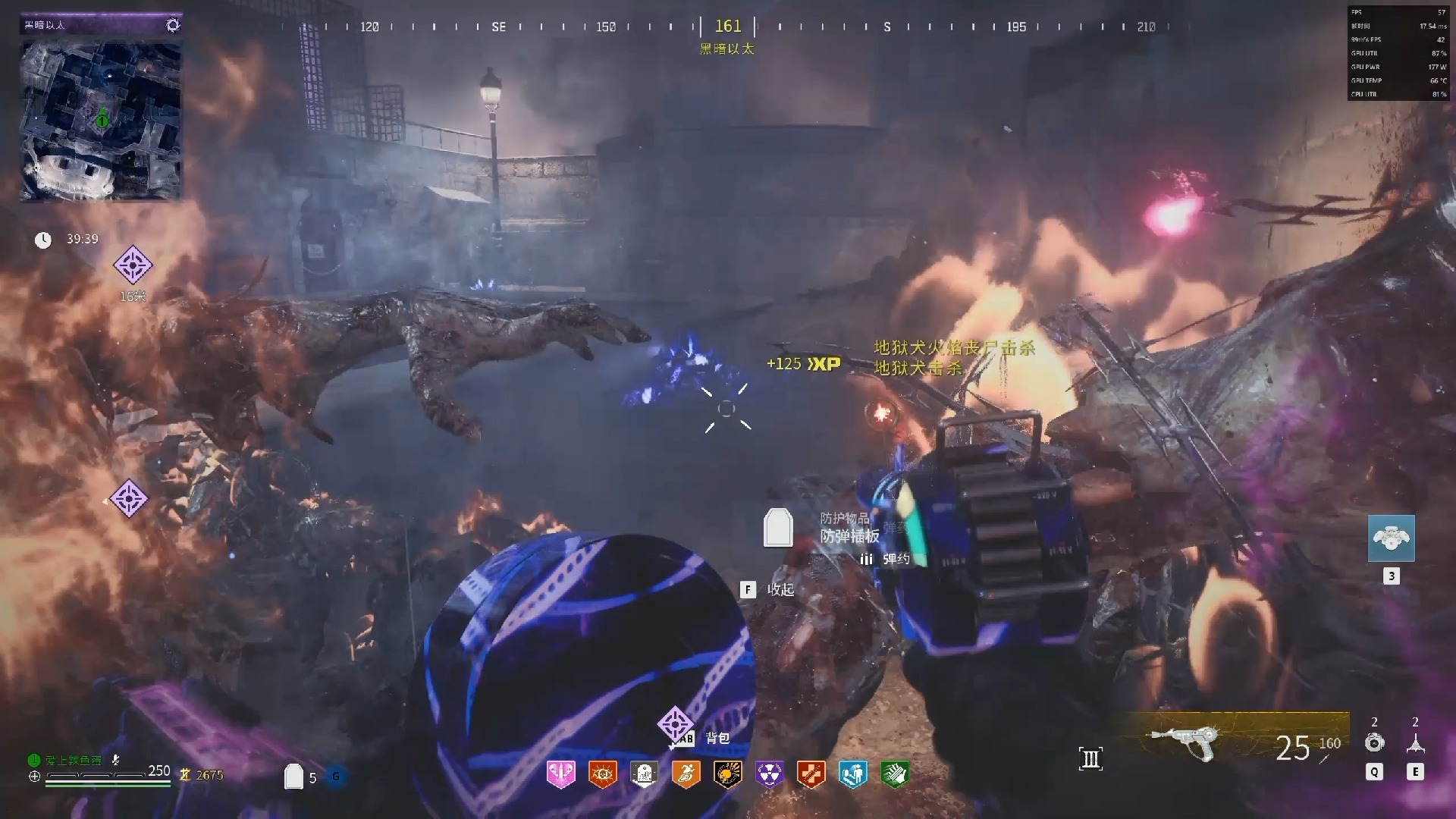
Task: Click the orange Death Perception eye perk
Action: point(603,774)
